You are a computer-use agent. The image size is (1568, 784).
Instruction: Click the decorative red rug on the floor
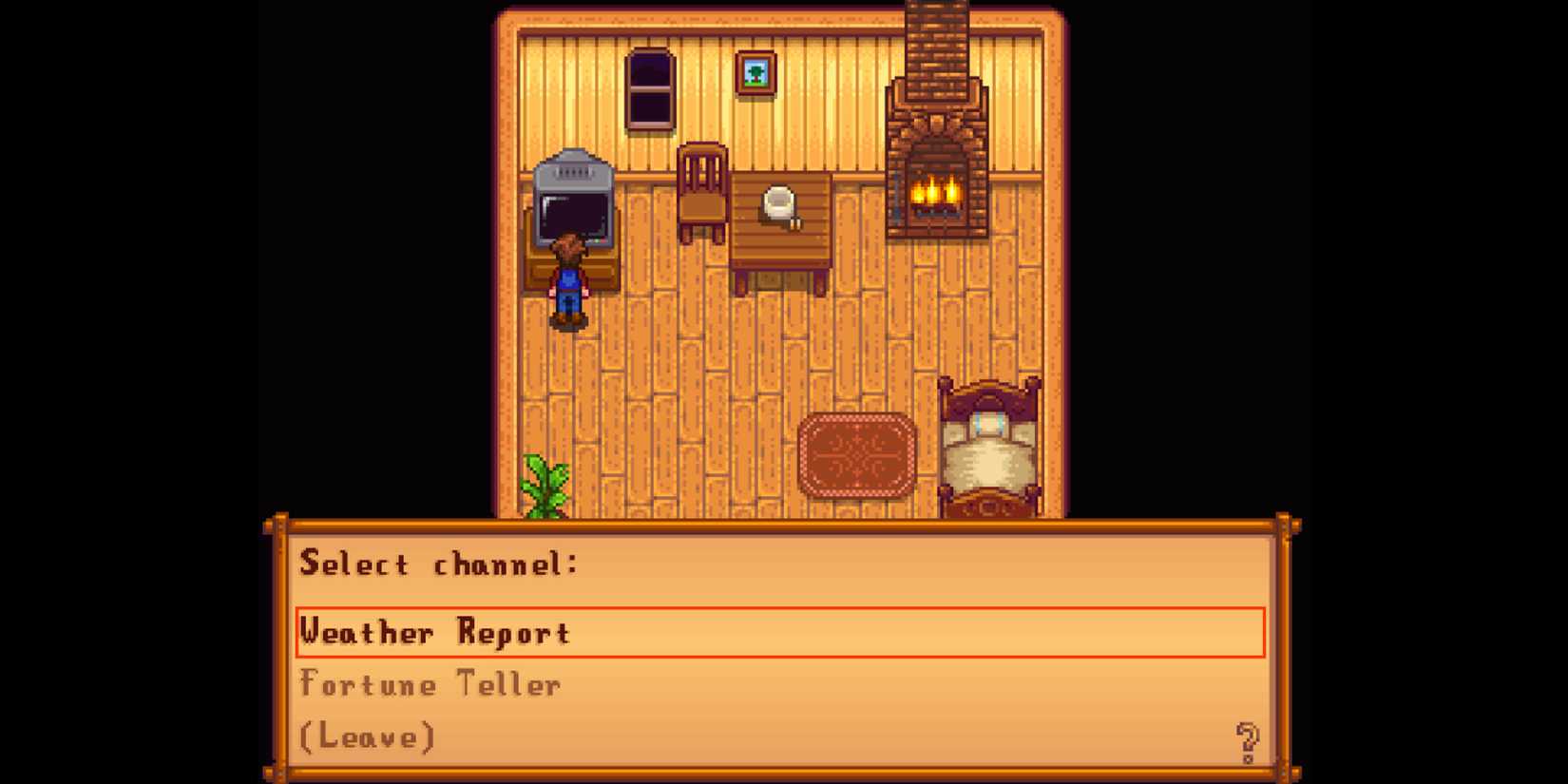[855, 451]
